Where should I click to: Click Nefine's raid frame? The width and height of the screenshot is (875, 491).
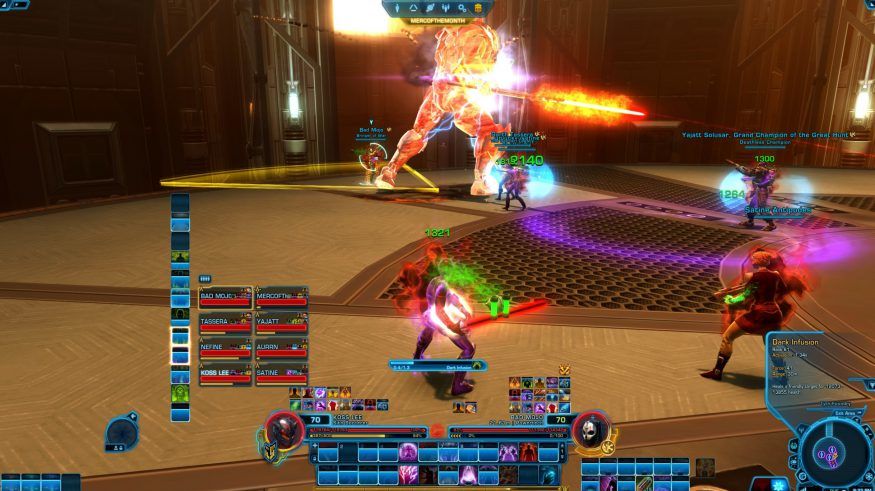pyautogui.click(x=225, y=349)
